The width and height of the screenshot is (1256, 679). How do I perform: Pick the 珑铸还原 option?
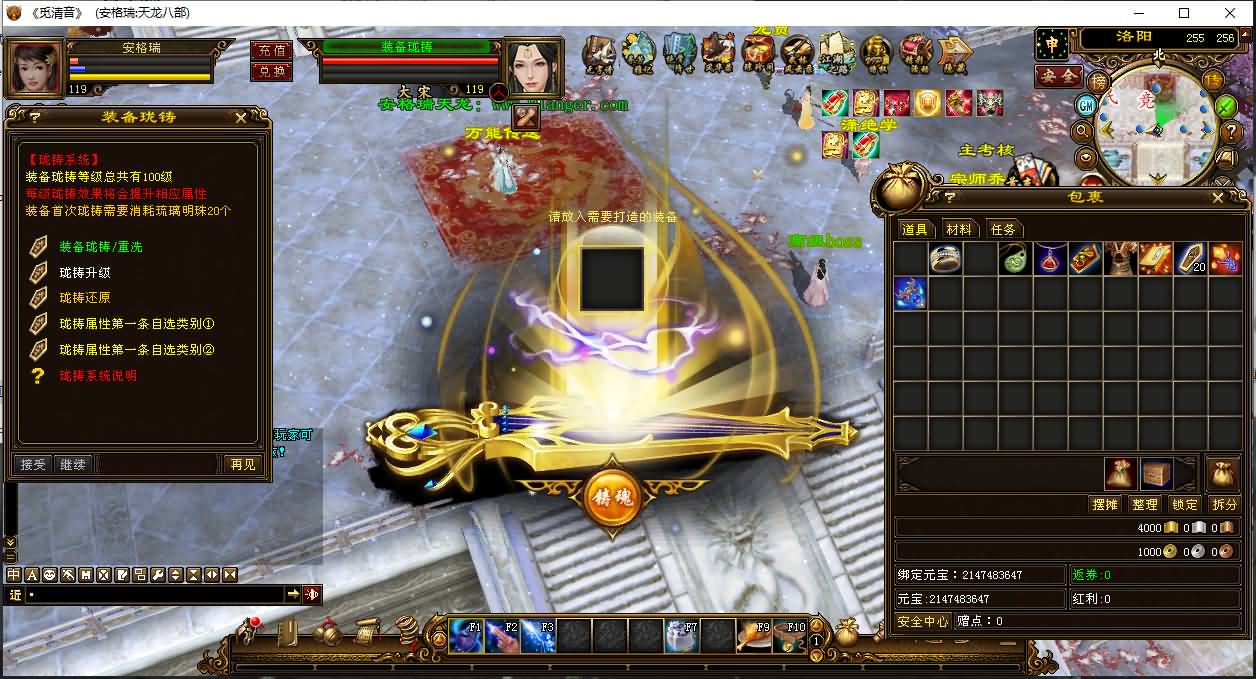[x=85, y=298]
